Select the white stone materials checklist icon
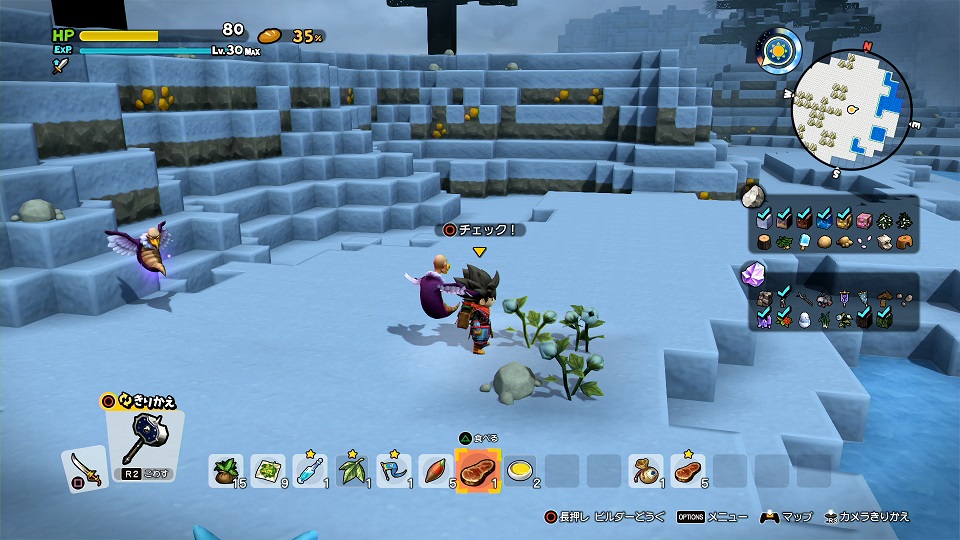 pos(752,194)
